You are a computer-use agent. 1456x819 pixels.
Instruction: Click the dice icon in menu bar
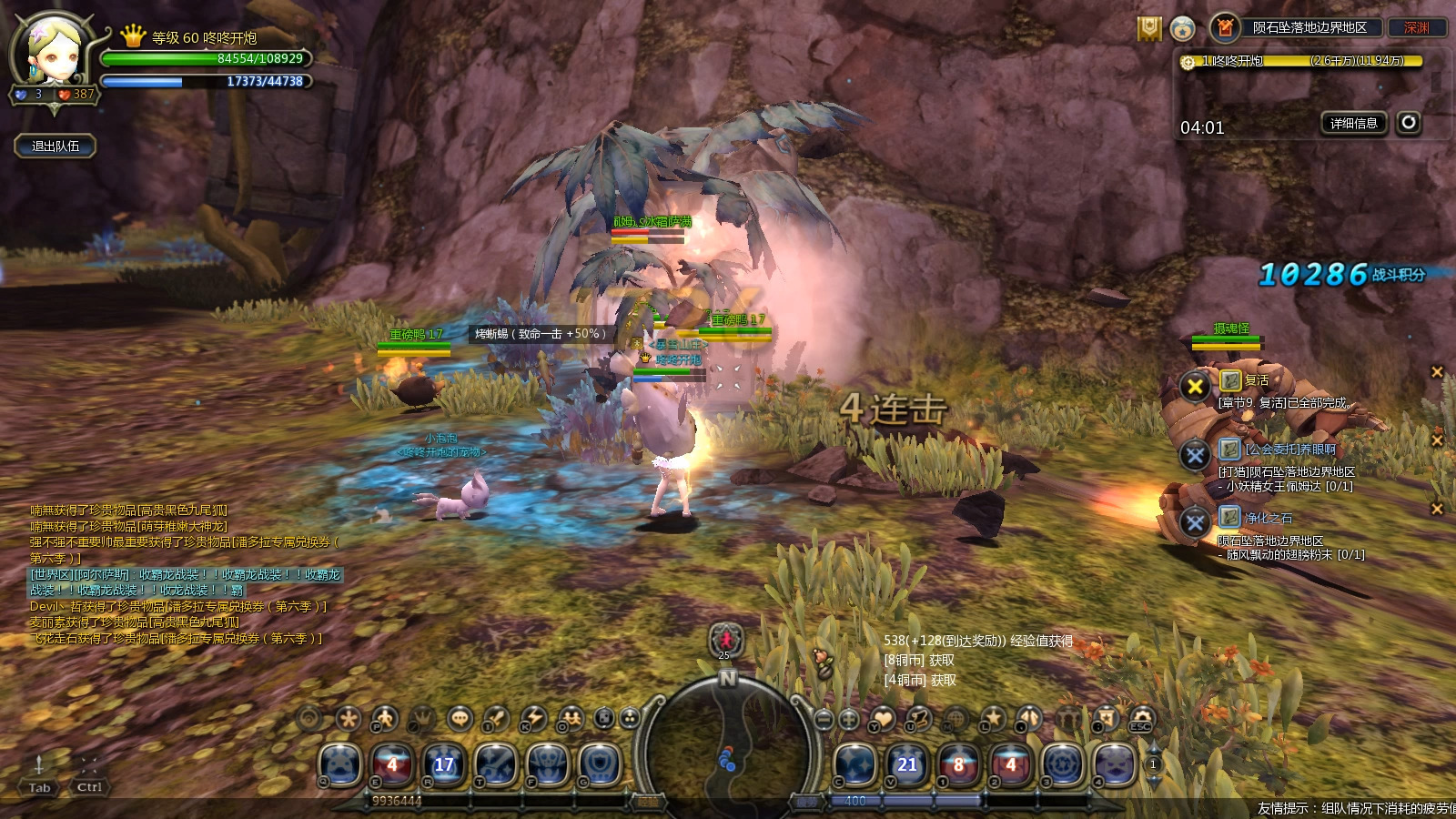coord(604,719)
